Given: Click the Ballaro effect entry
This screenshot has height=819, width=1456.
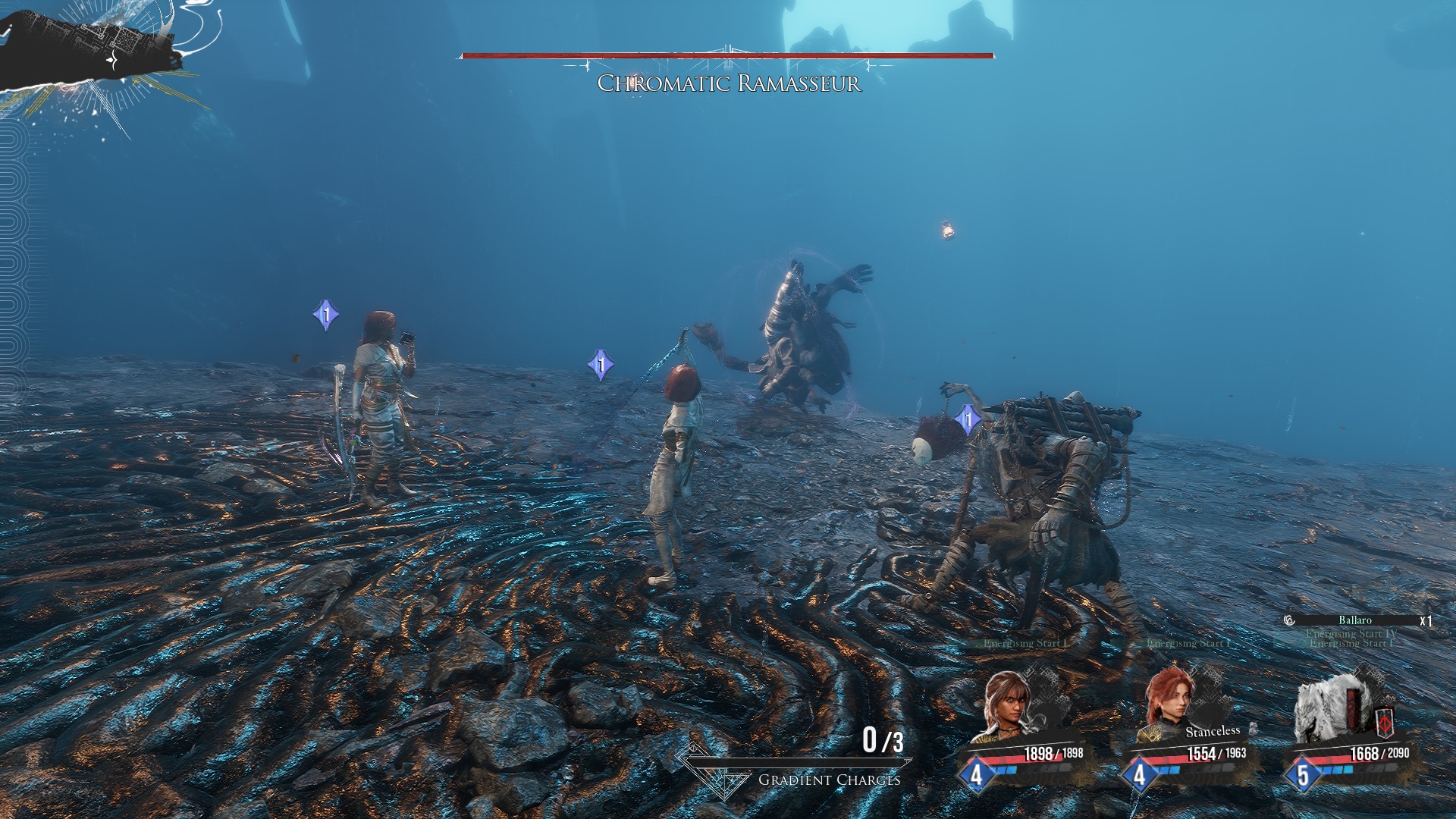Looking at the screenshot, I should 1354,620.
